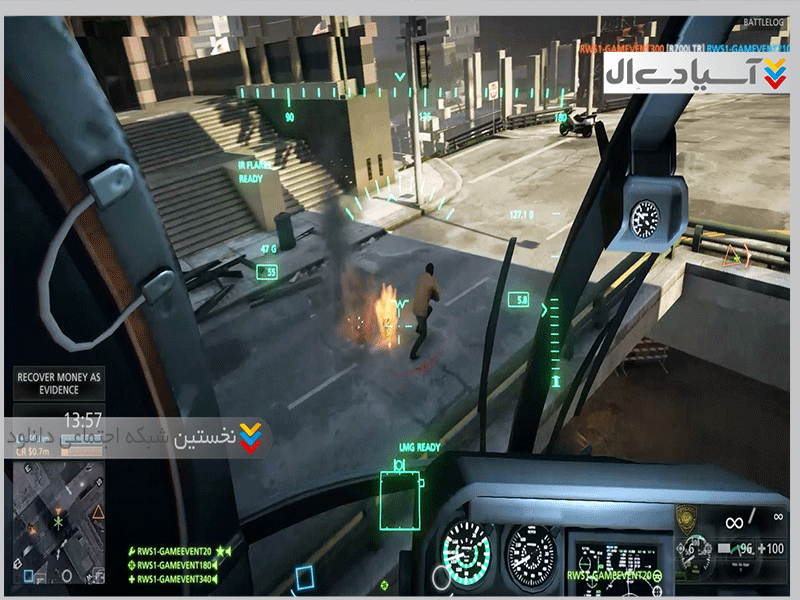Image resolution: width=800 pixels, height=600 pixels.
Task: Click the city minimap
Action: click(x=59, y=523)
